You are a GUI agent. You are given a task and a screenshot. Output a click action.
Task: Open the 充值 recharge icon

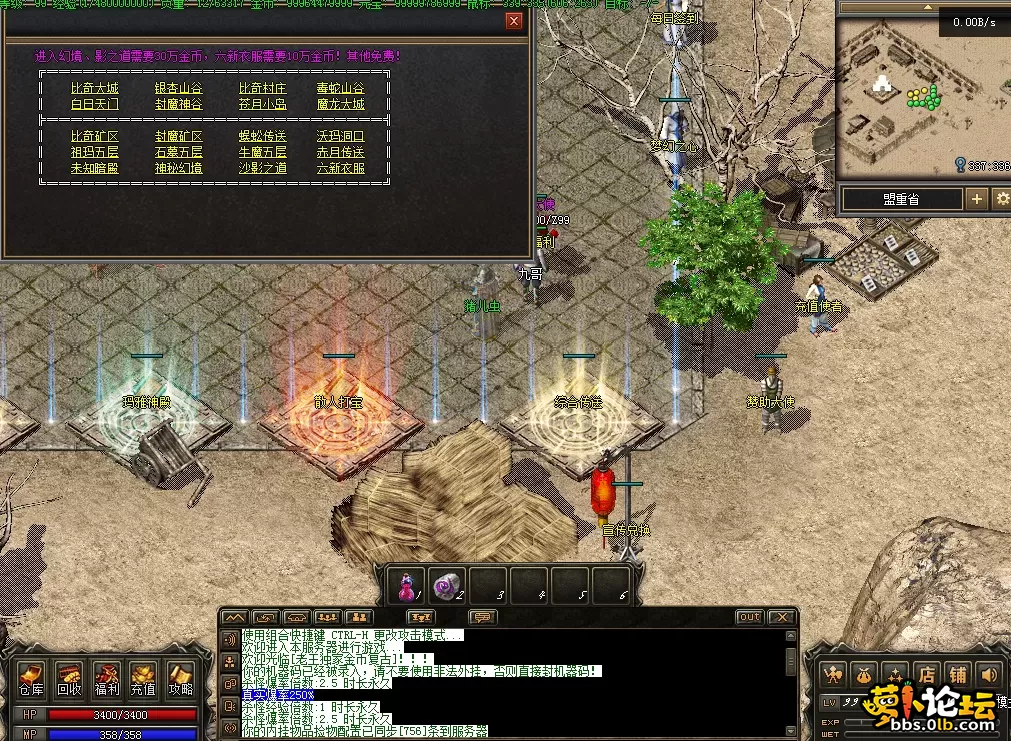(143, 680)
